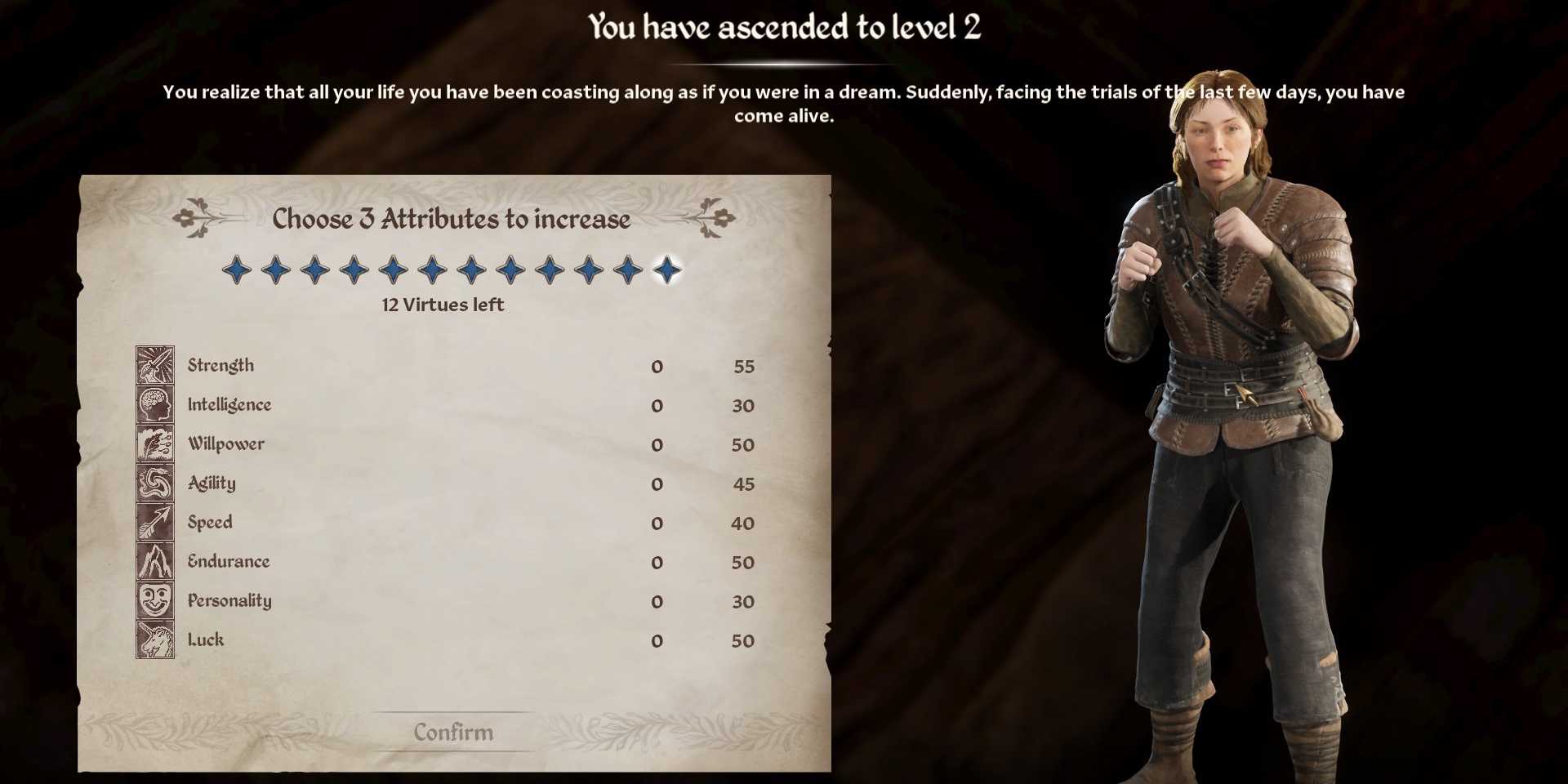
Task: Select the Personality mask icon
Action: click(x=155, y=601)
